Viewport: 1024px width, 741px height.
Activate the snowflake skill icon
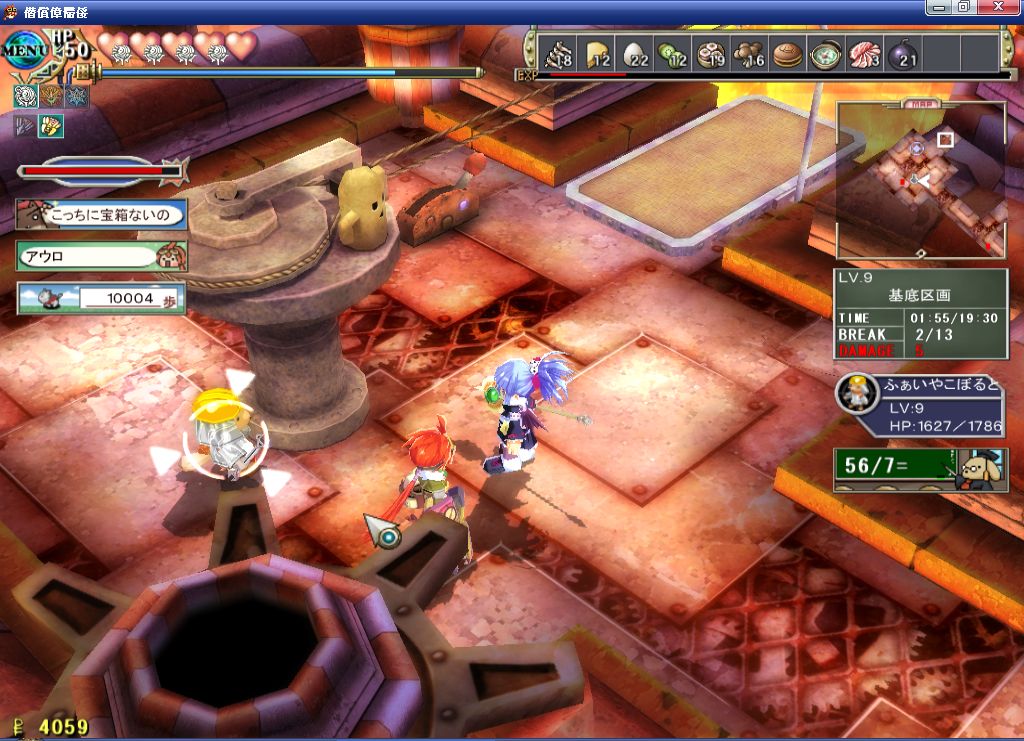(x=76, y=97)
